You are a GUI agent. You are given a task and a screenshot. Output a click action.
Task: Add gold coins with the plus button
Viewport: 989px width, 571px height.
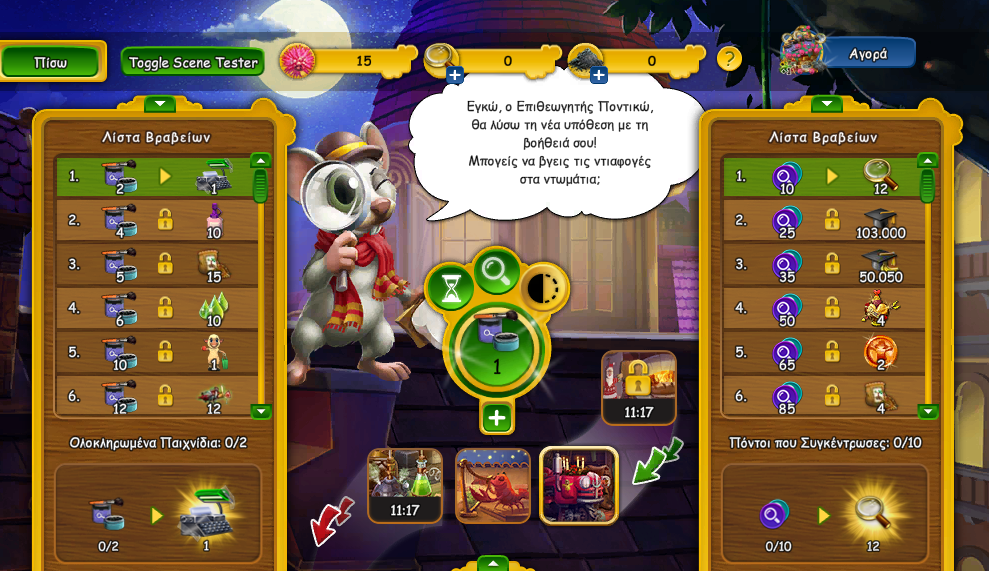point(455,75)
